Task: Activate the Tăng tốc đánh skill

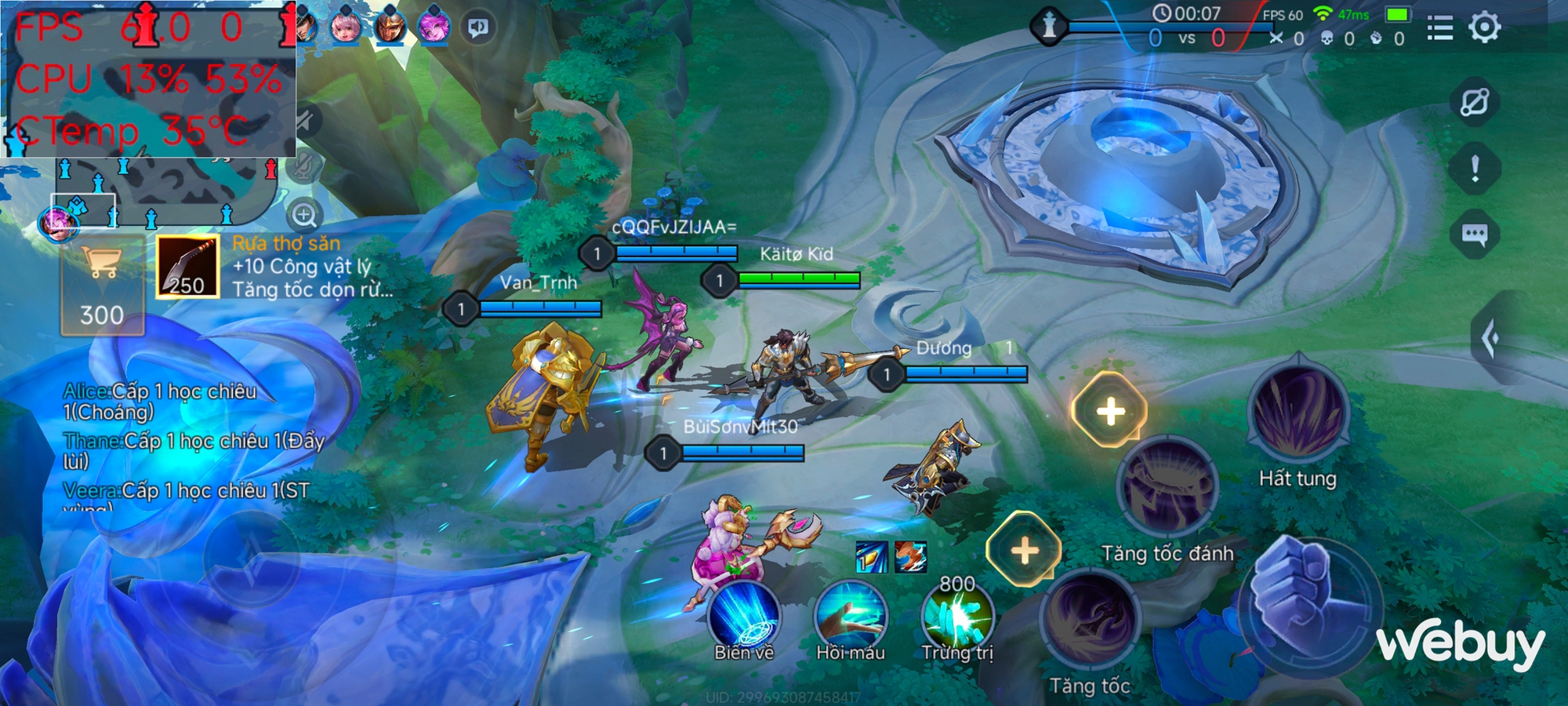Action: coord(1167,488)
